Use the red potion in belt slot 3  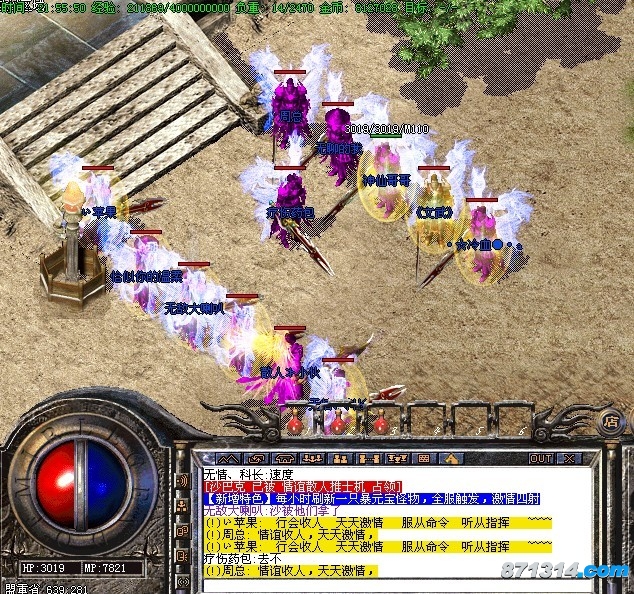point(384,424)
